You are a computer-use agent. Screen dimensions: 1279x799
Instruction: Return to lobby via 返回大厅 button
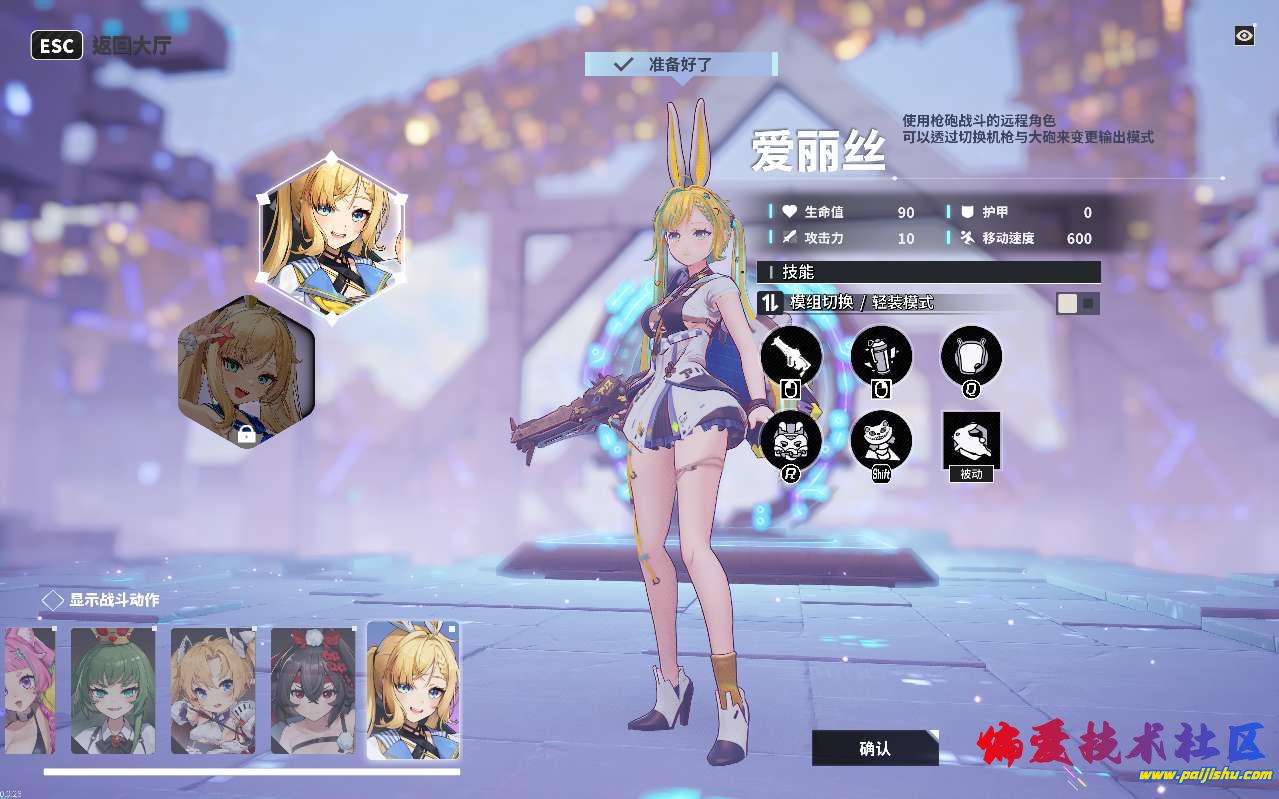tap(101, 46)
